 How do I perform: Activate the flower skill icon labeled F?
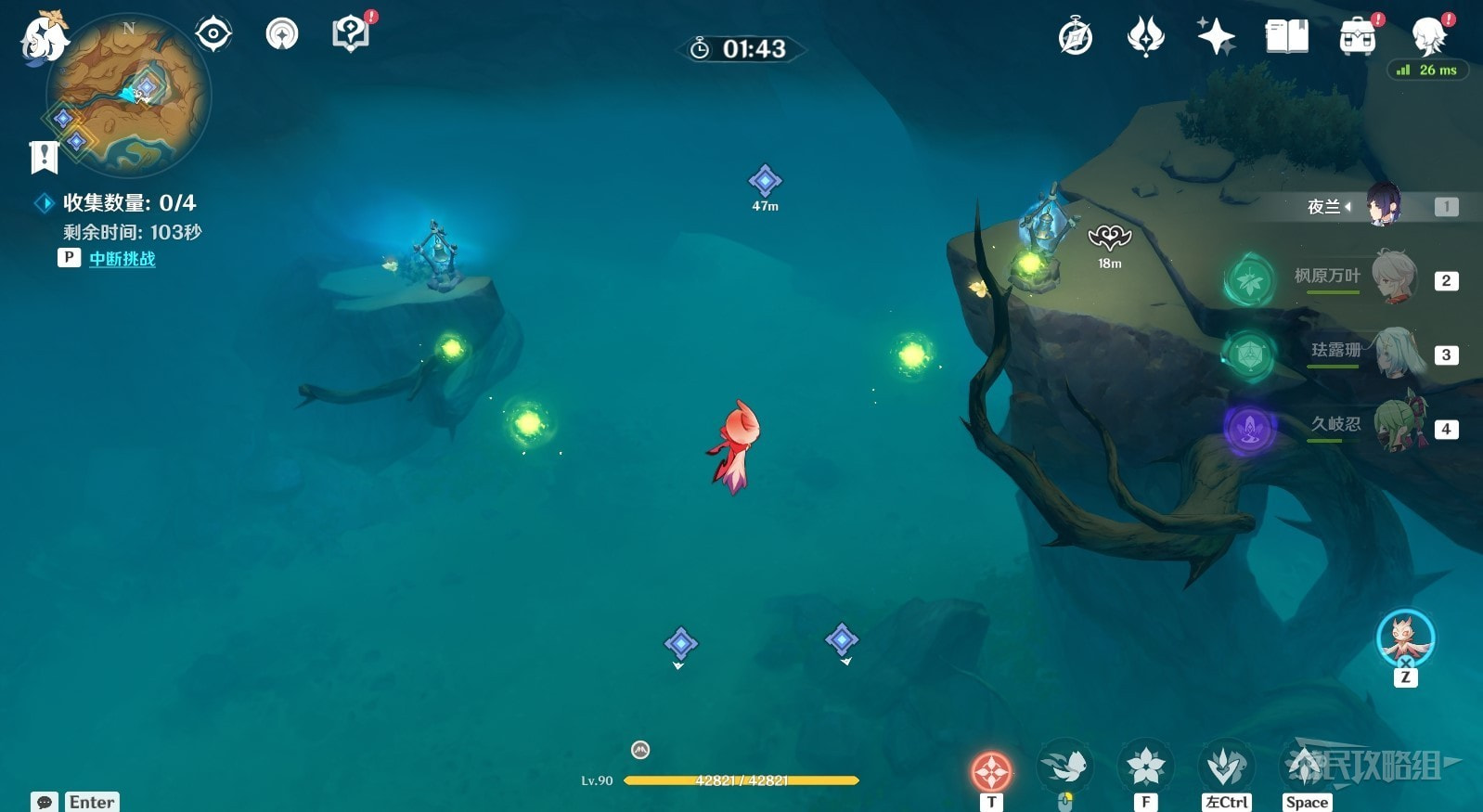[x=1145, y=767]
